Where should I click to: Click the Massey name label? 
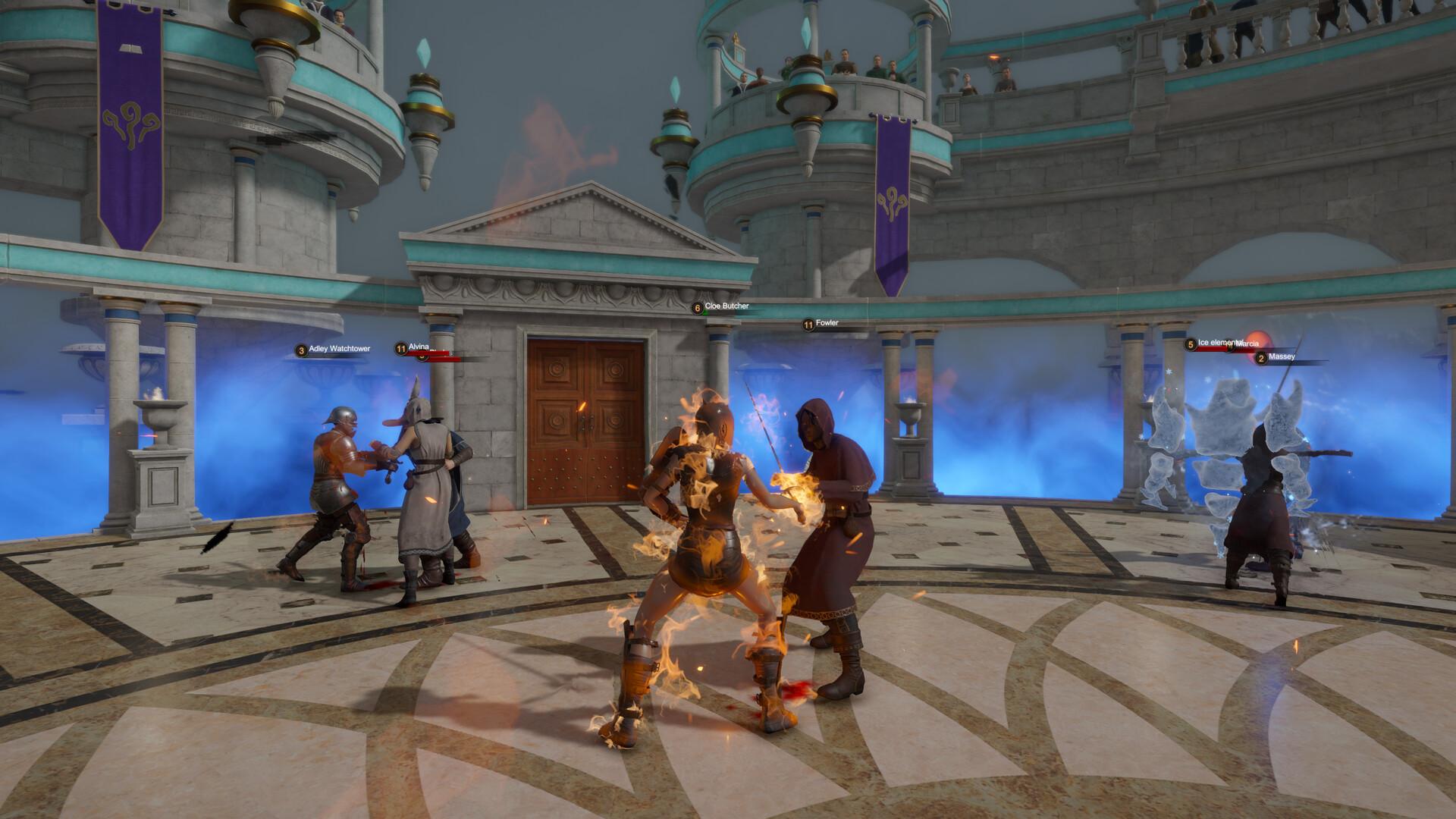coord(1283,357)
